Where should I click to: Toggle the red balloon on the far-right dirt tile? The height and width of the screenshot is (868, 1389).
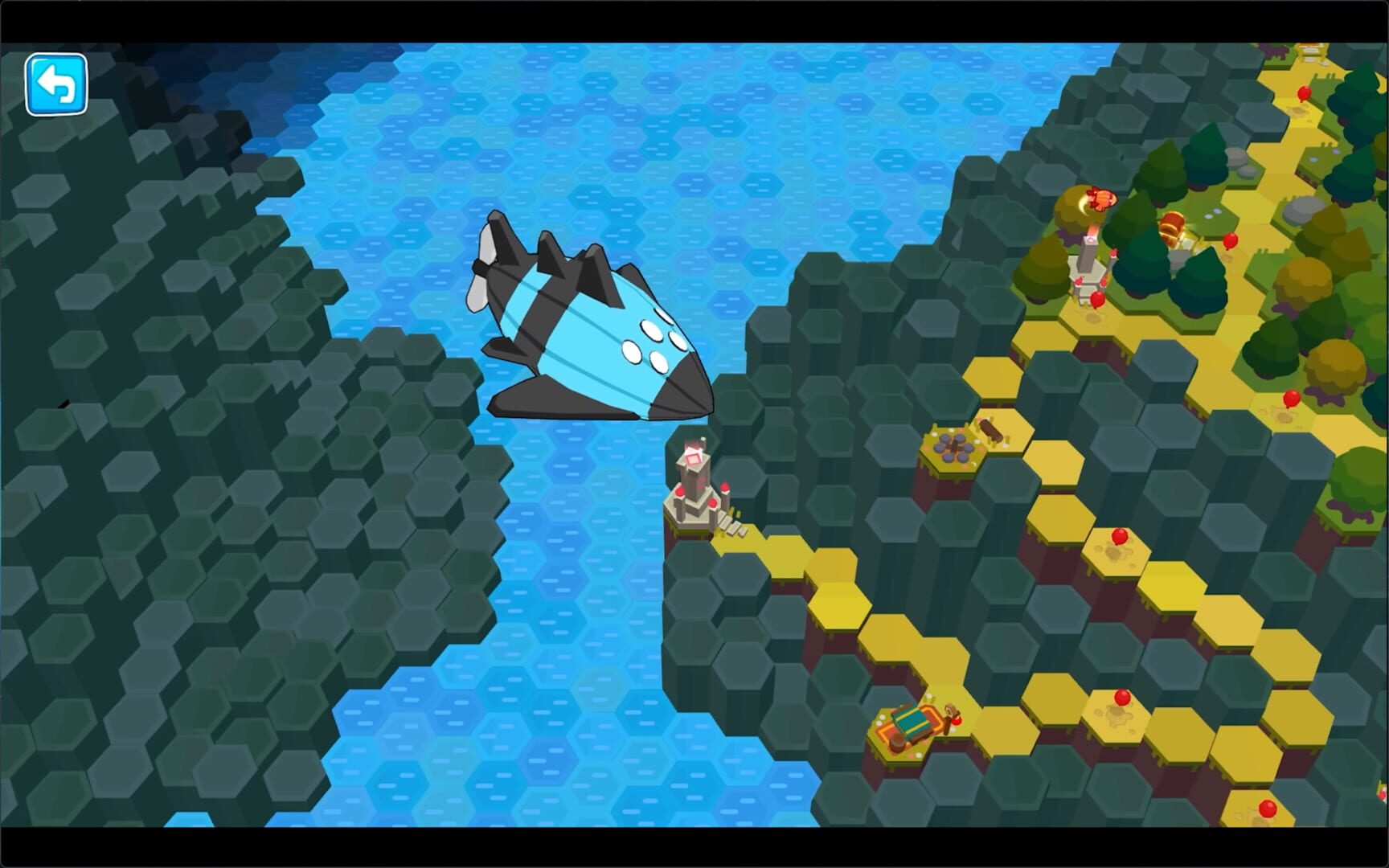(1291, 400)
